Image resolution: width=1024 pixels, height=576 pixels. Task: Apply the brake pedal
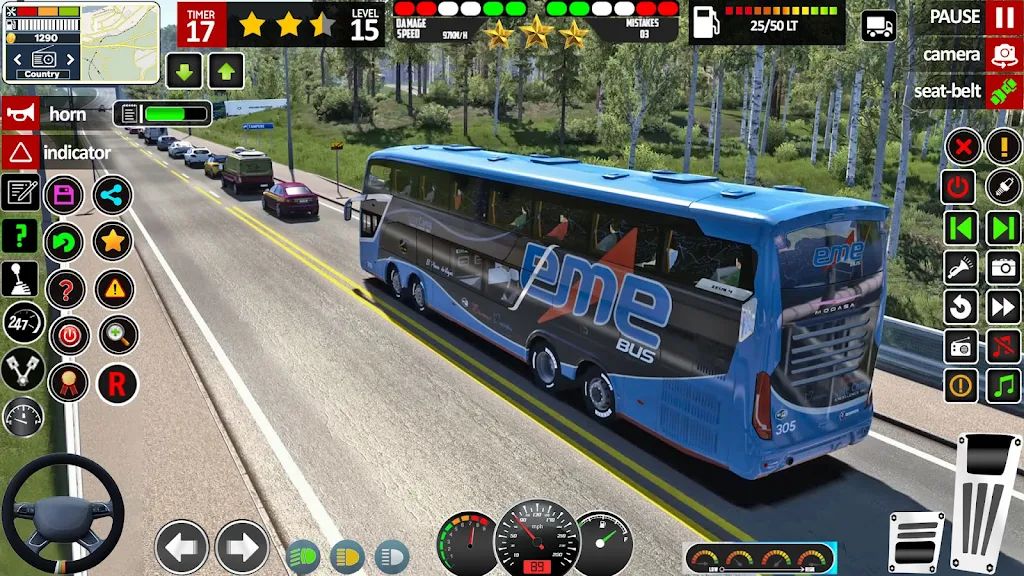pos(915,541)
